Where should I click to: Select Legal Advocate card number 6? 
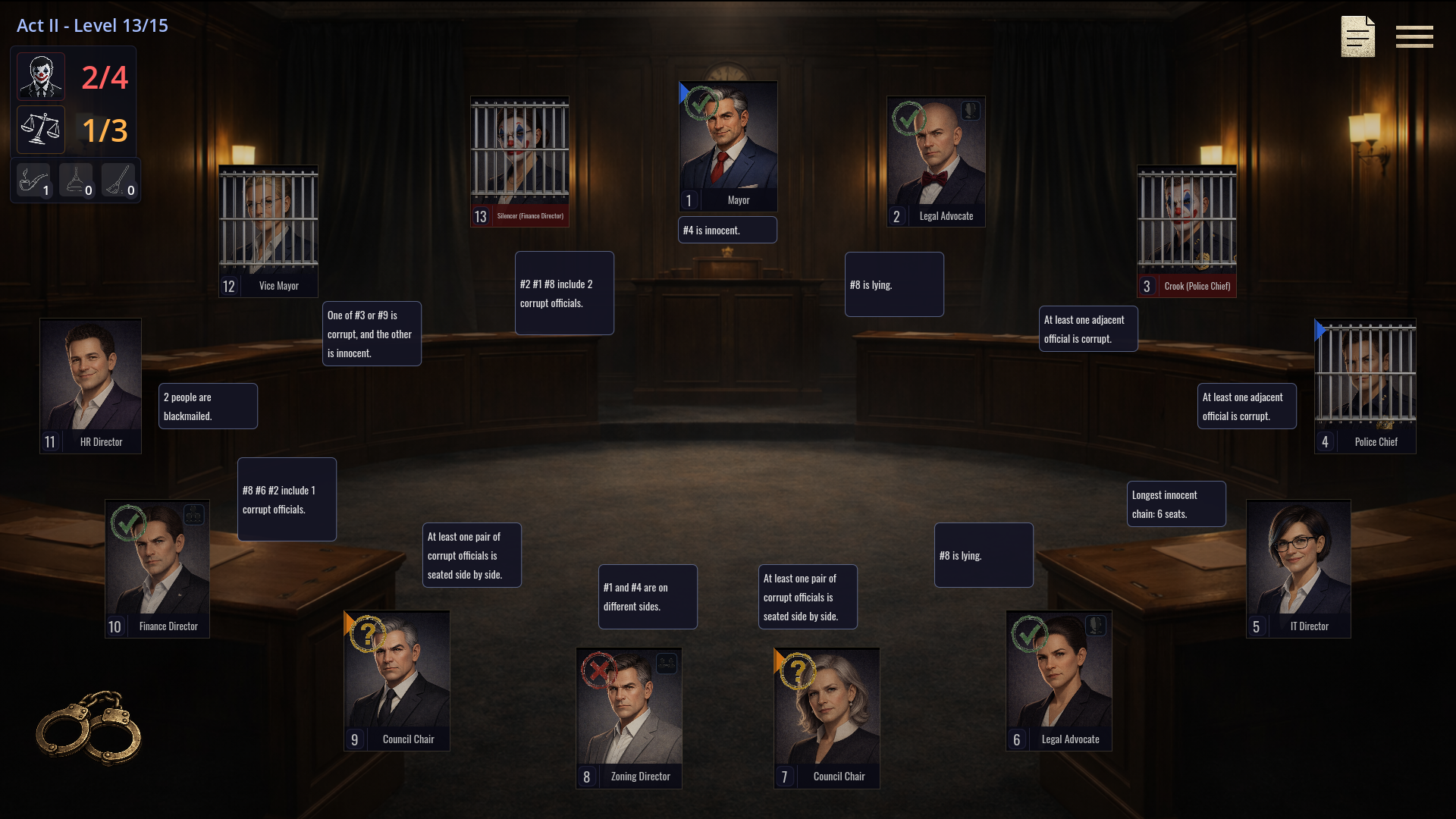tap(1059, 680)
